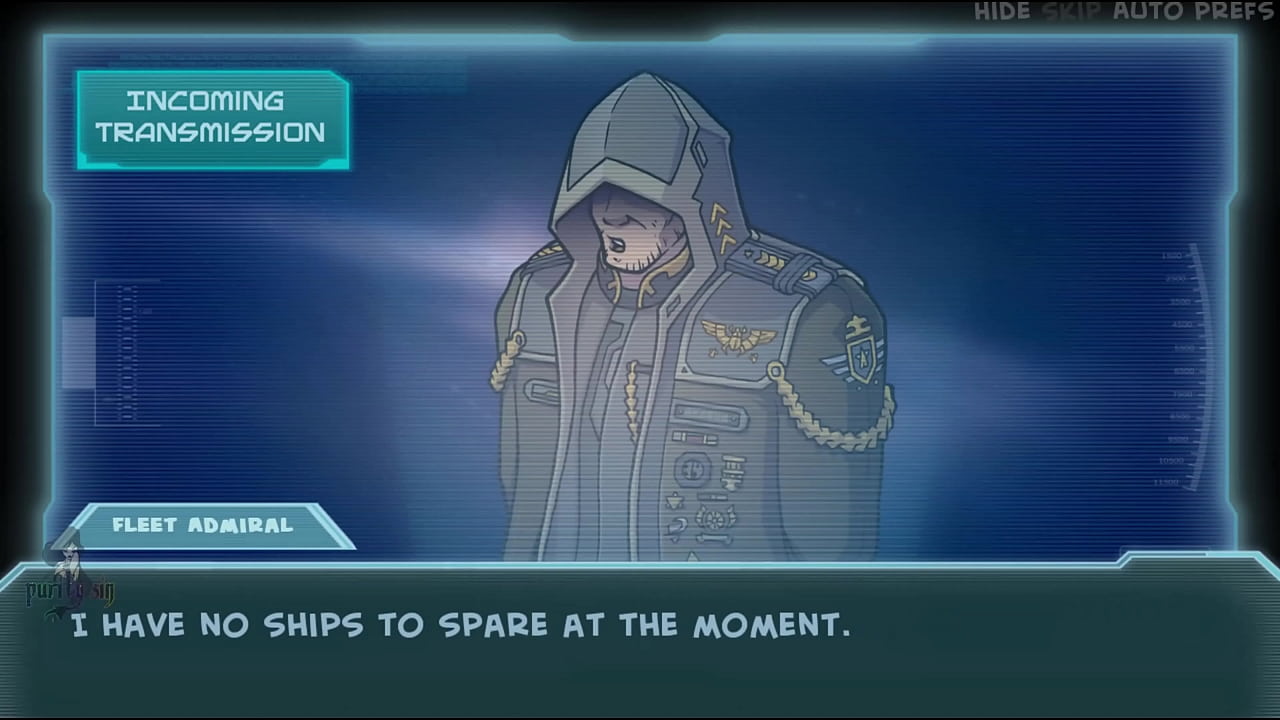This screenshot has width=1280, height=720.
Task: Skip the current dialogue
Action: point(1071,12)
